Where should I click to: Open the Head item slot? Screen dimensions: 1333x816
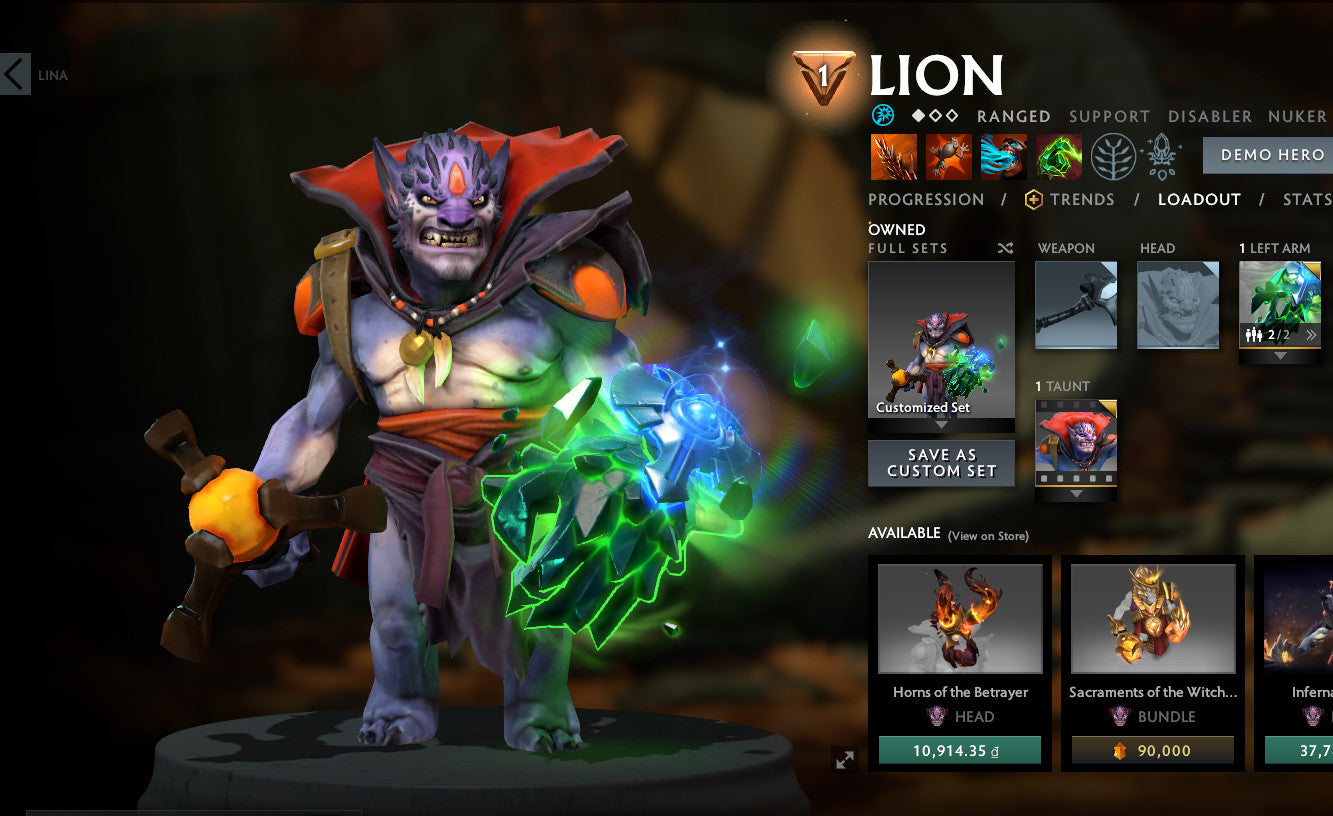click(x=1178, y=305)
